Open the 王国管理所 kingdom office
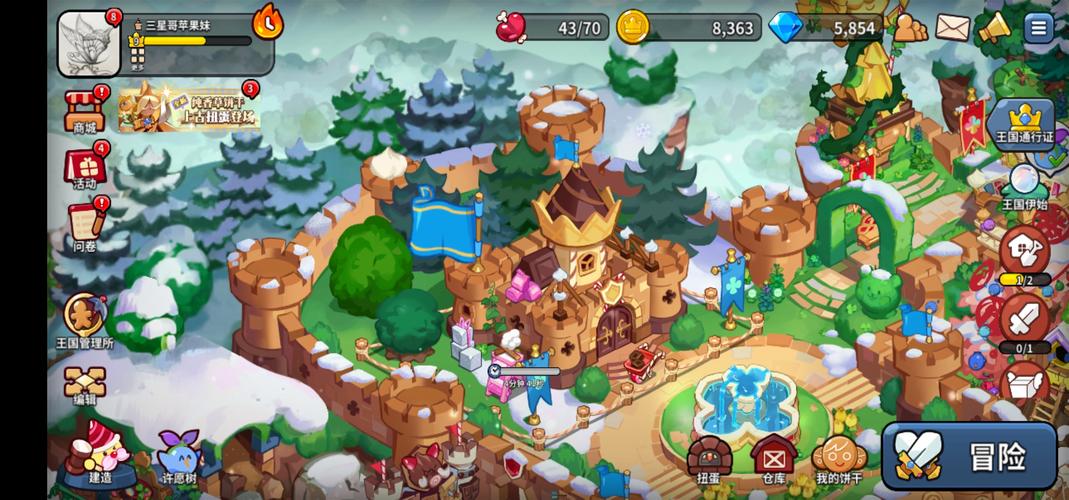The height and width of the screenshot is (500, 1069). [84, 319]
